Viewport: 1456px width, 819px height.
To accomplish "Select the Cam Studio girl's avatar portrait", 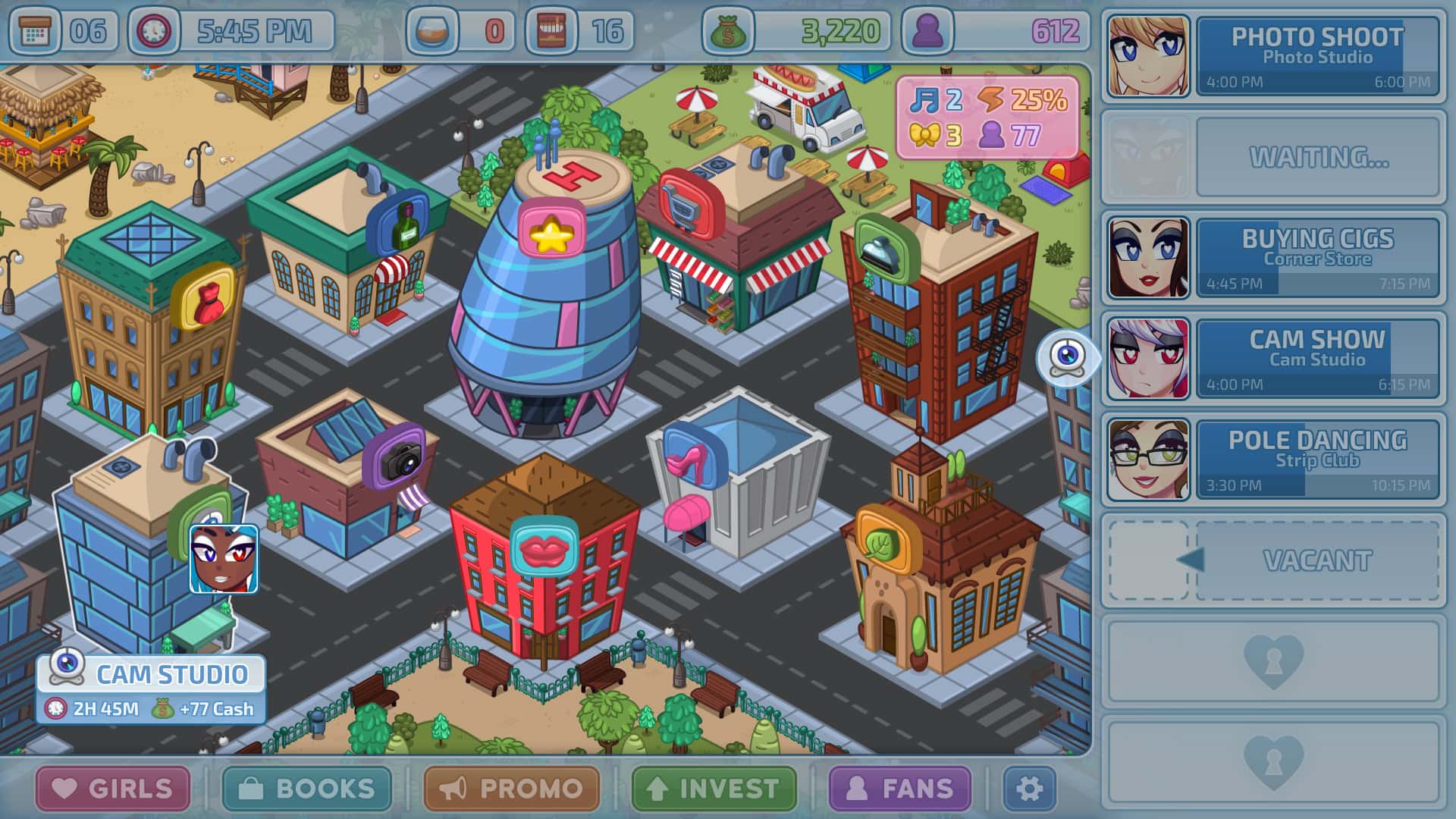I will click(1148, 356).
